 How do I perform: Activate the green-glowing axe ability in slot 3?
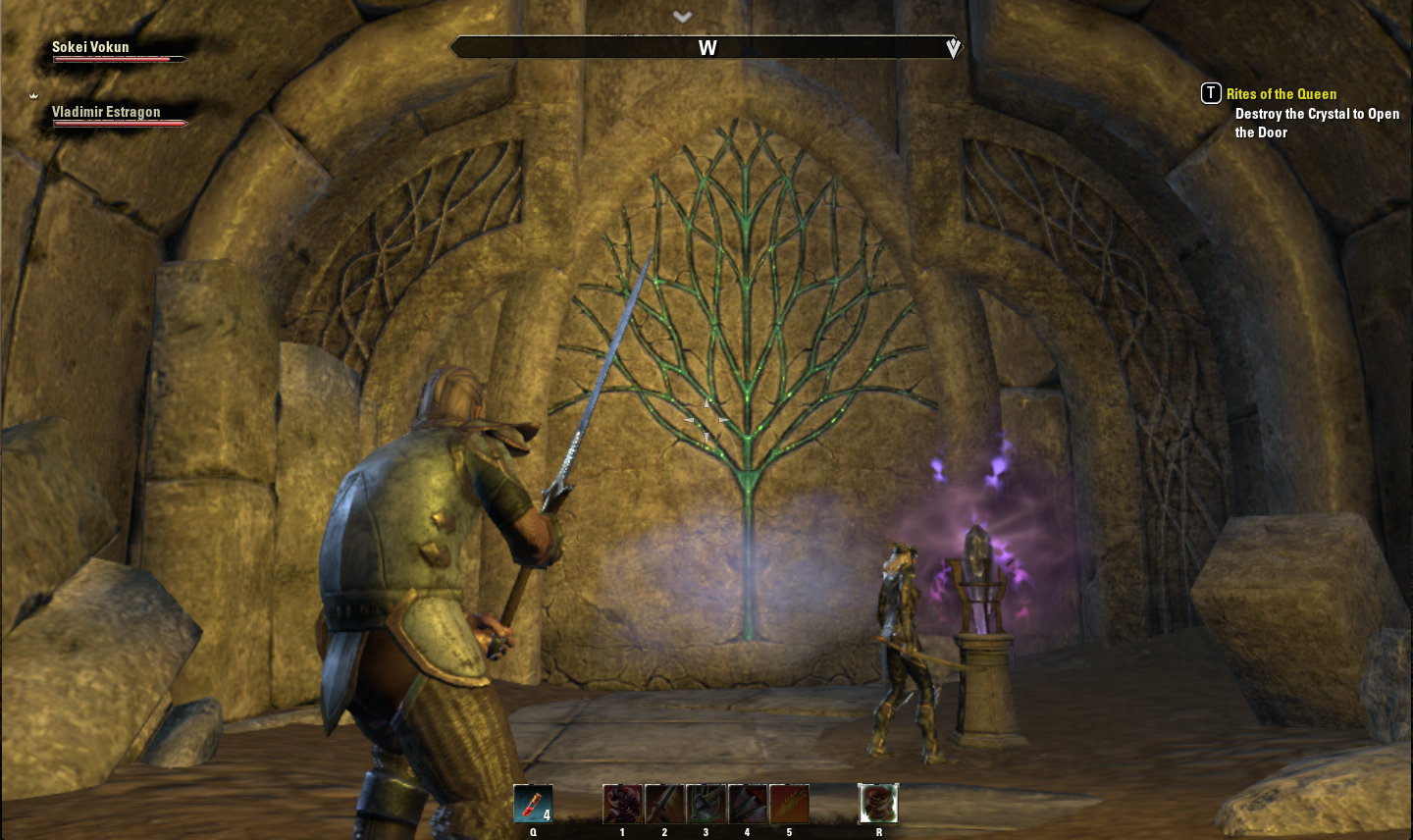point(706,804)
